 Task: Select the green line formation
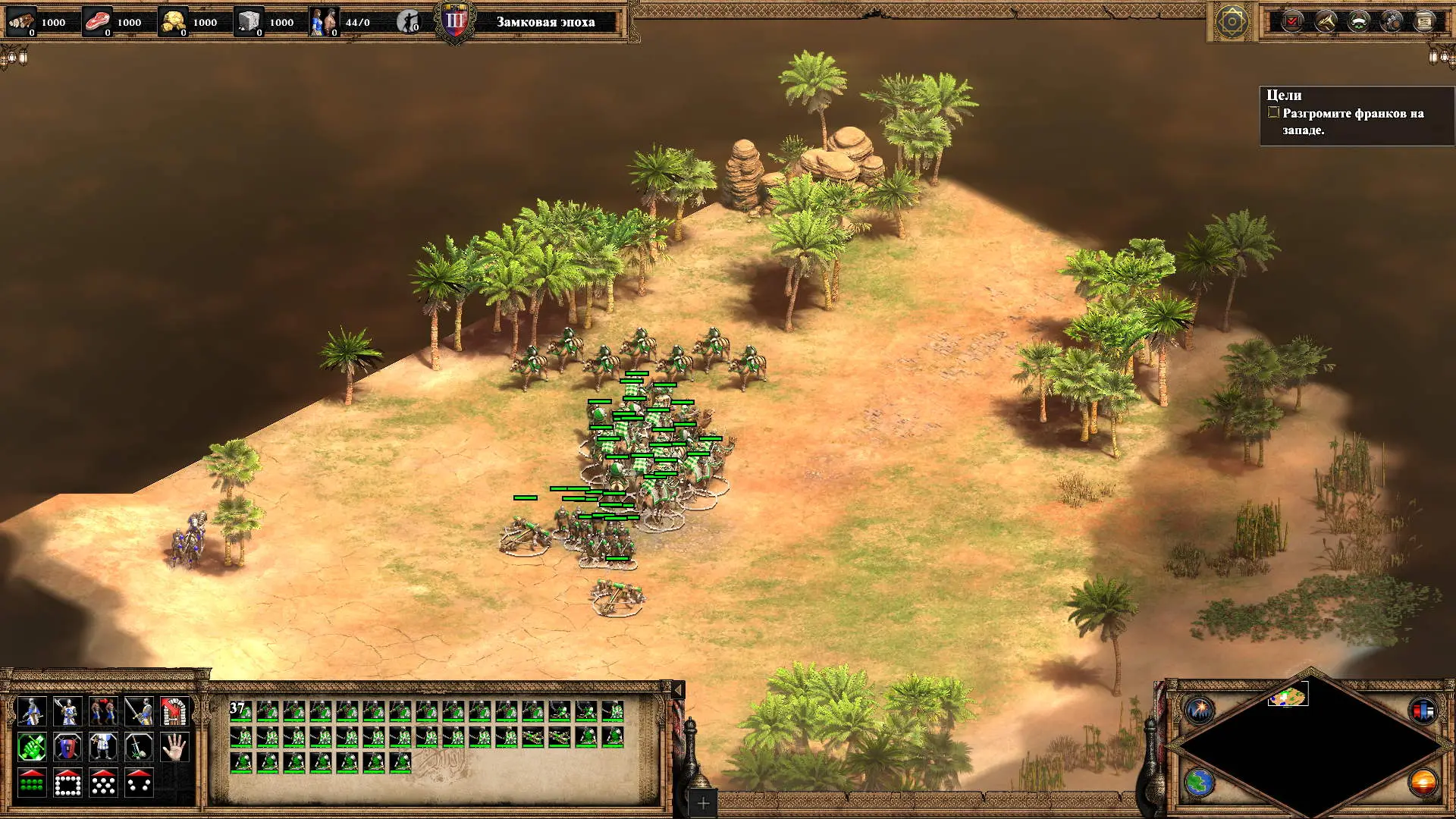point(31,783)
